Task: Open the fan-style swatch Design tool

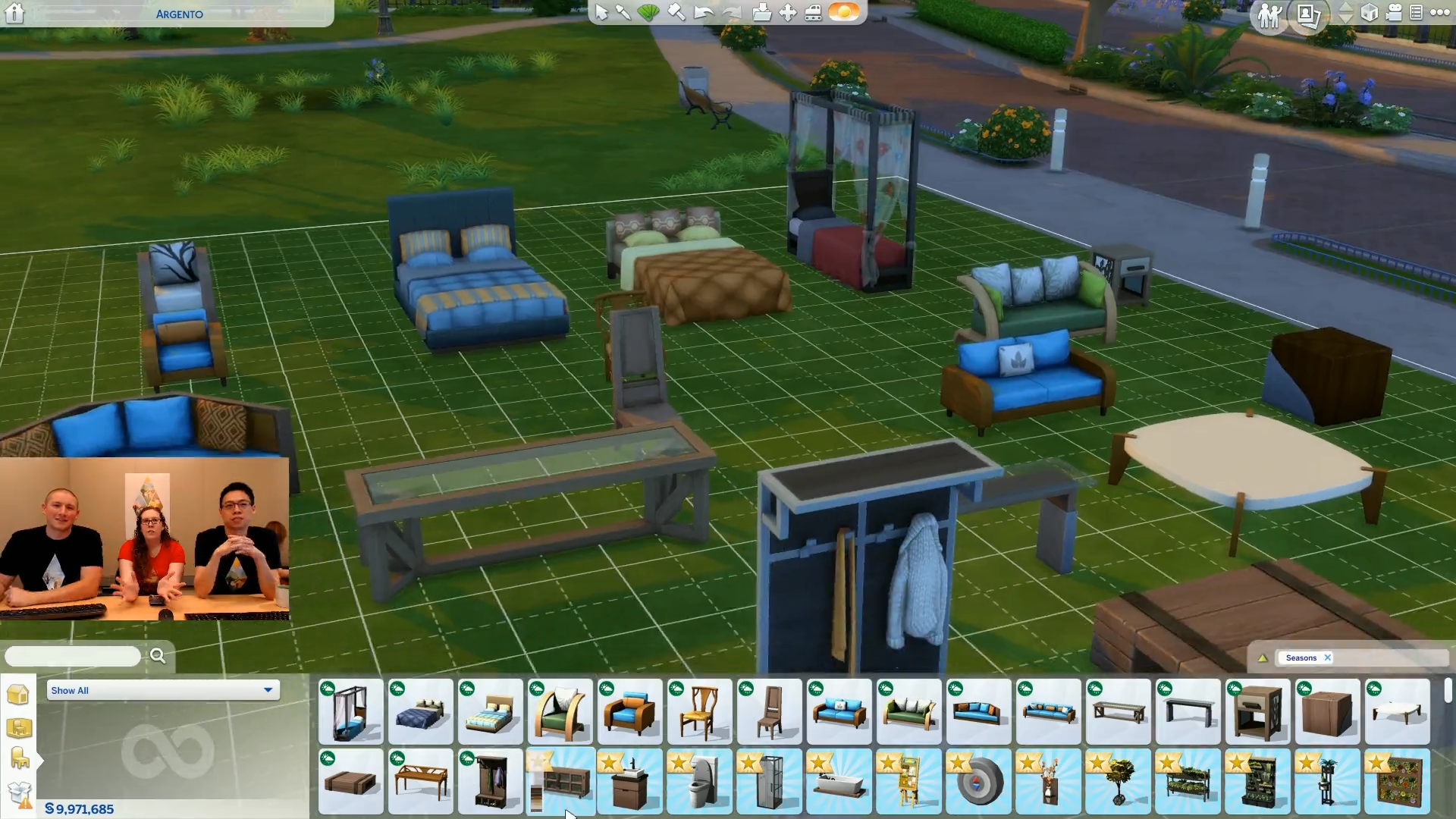Action: [648, 13]
